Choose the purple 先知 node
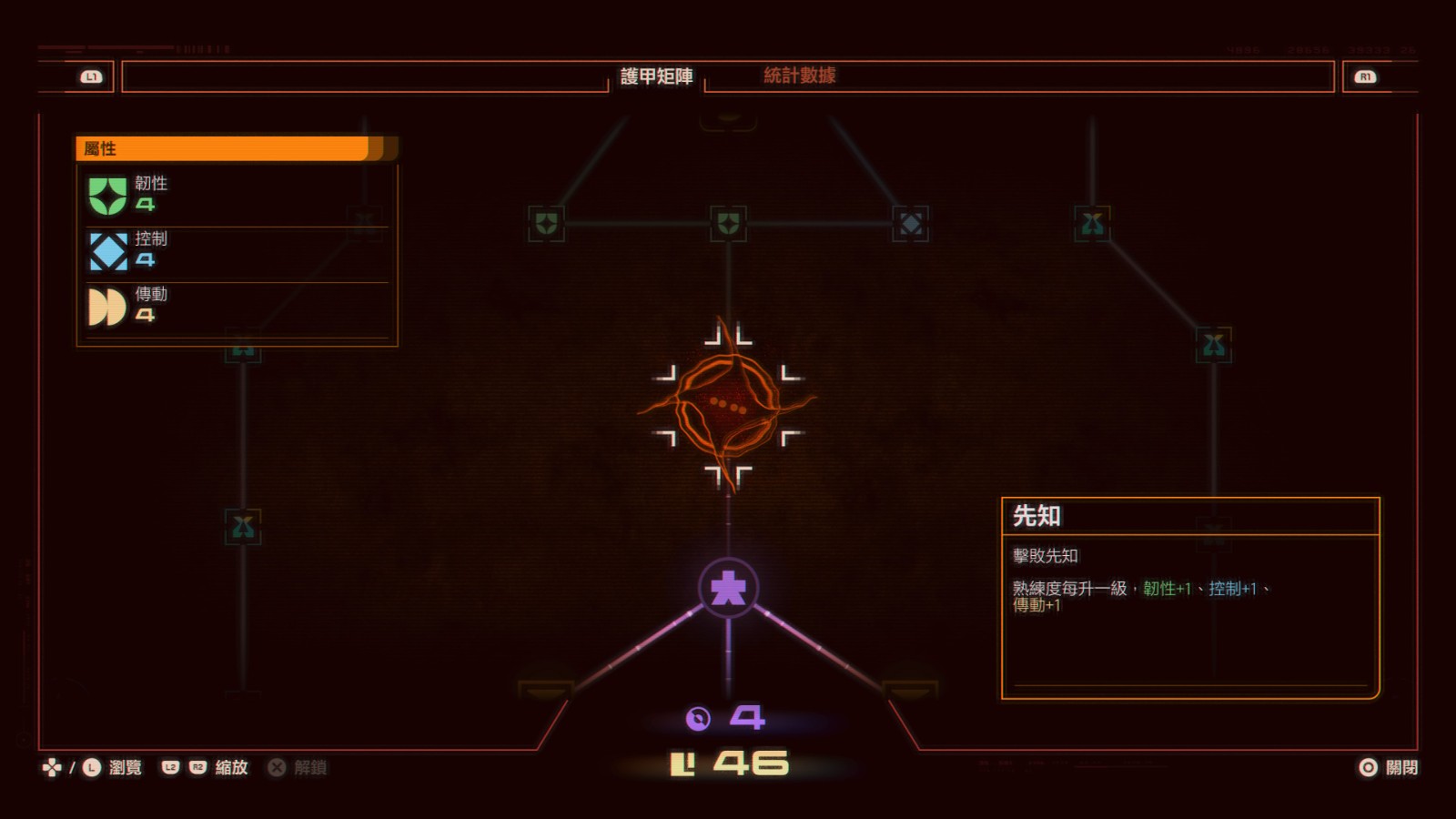 728,588
